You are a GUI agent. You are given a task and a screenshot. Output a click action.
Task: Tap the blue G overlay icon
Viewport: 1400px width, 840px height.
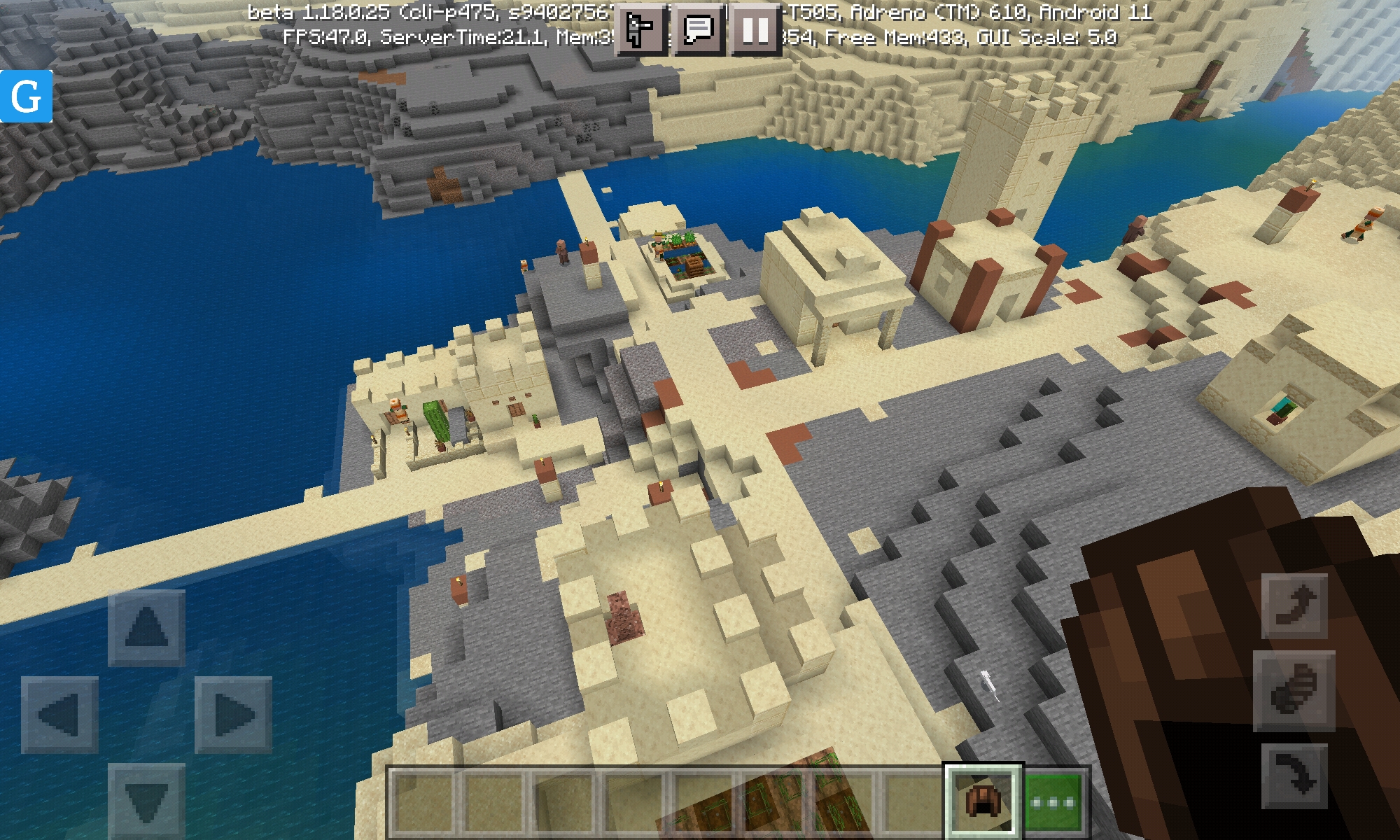(27, 97)
